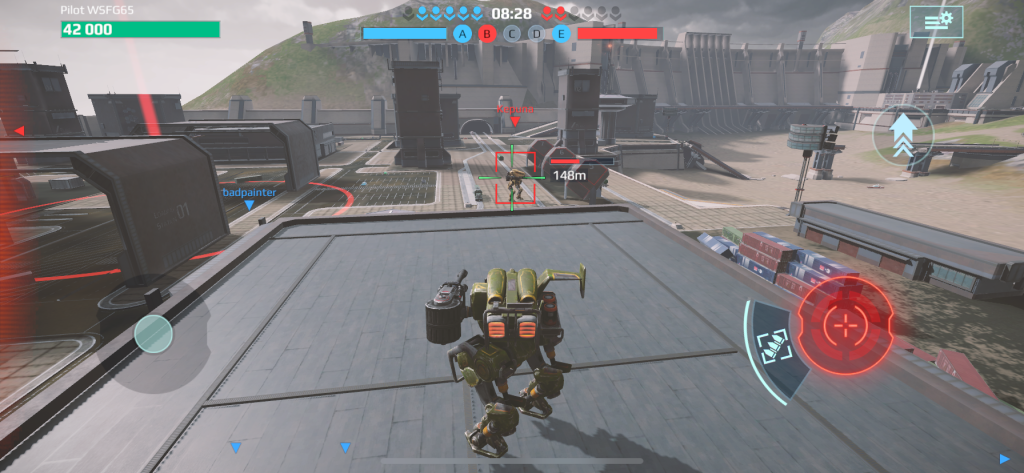Activate the jump jets arrow button
Image resolution: width=1024 pixels, height=473 pixels.
click(x=902, y=137)
